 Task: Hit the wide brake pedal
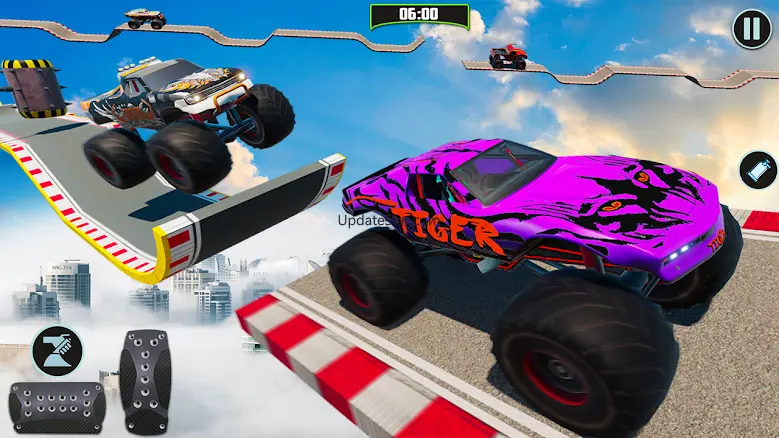pyautogui.click(x=56, y=407)
